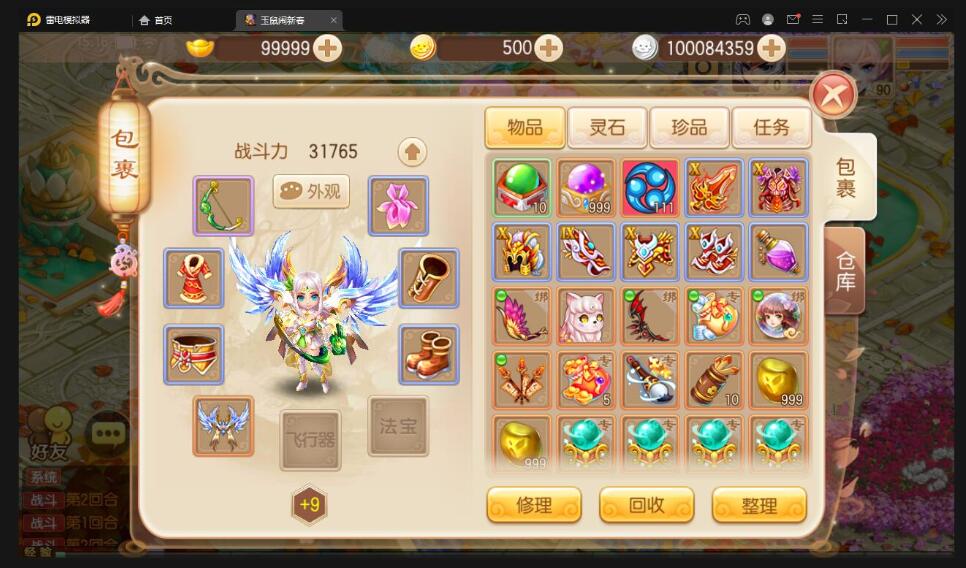Select the equipped green bow slot

pyautogui.click(x=223, y=206)
